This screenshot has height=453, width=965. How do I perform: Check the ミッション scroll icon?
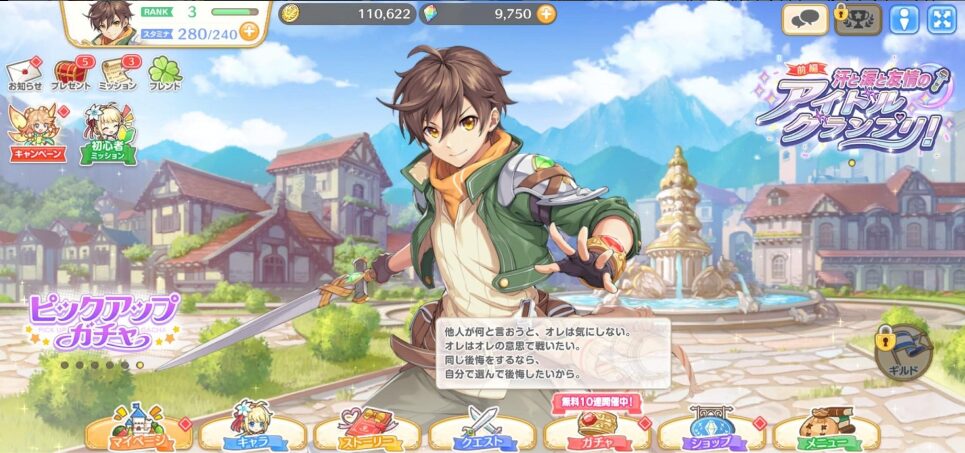(117, 73)
